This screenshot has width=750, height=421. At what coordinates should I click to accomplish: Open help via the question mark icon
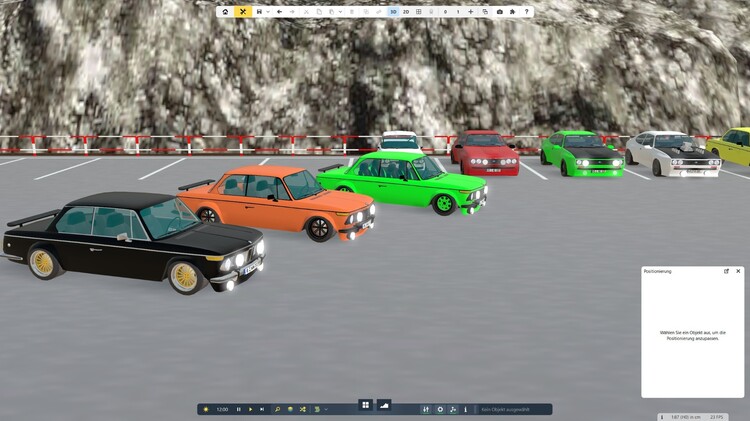click(526, 12)
